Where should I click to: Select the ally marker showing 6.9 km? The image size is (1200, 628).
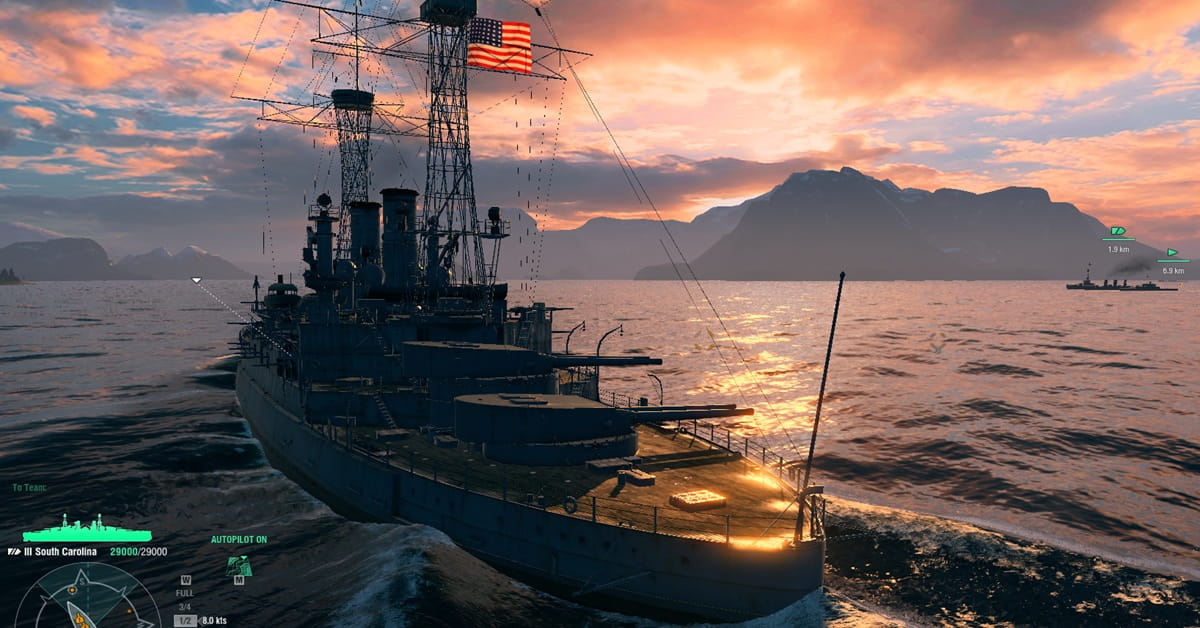coord(1172,254)
